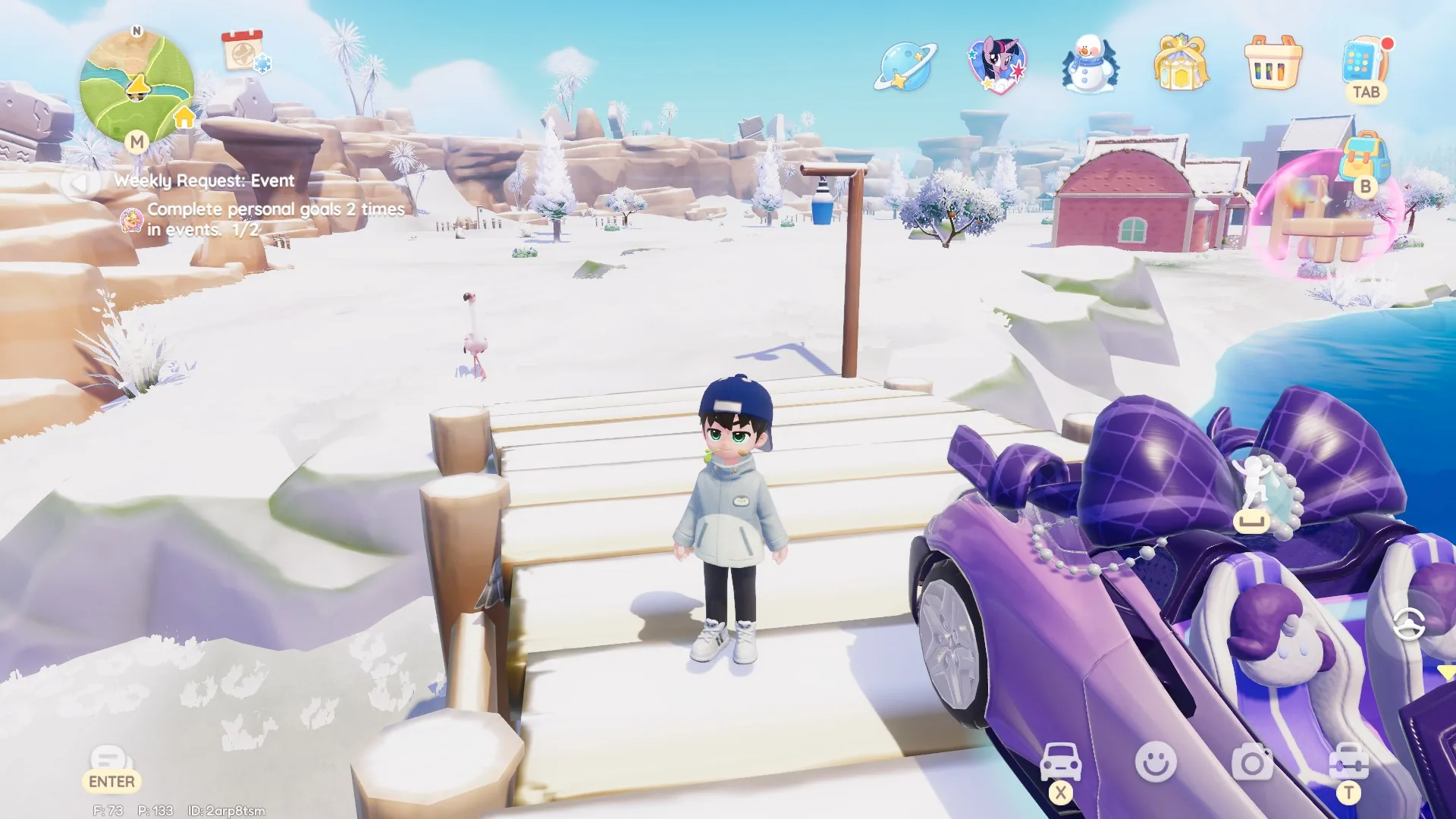Tap the steering wheel drive icon

(x=1408, y=624)
